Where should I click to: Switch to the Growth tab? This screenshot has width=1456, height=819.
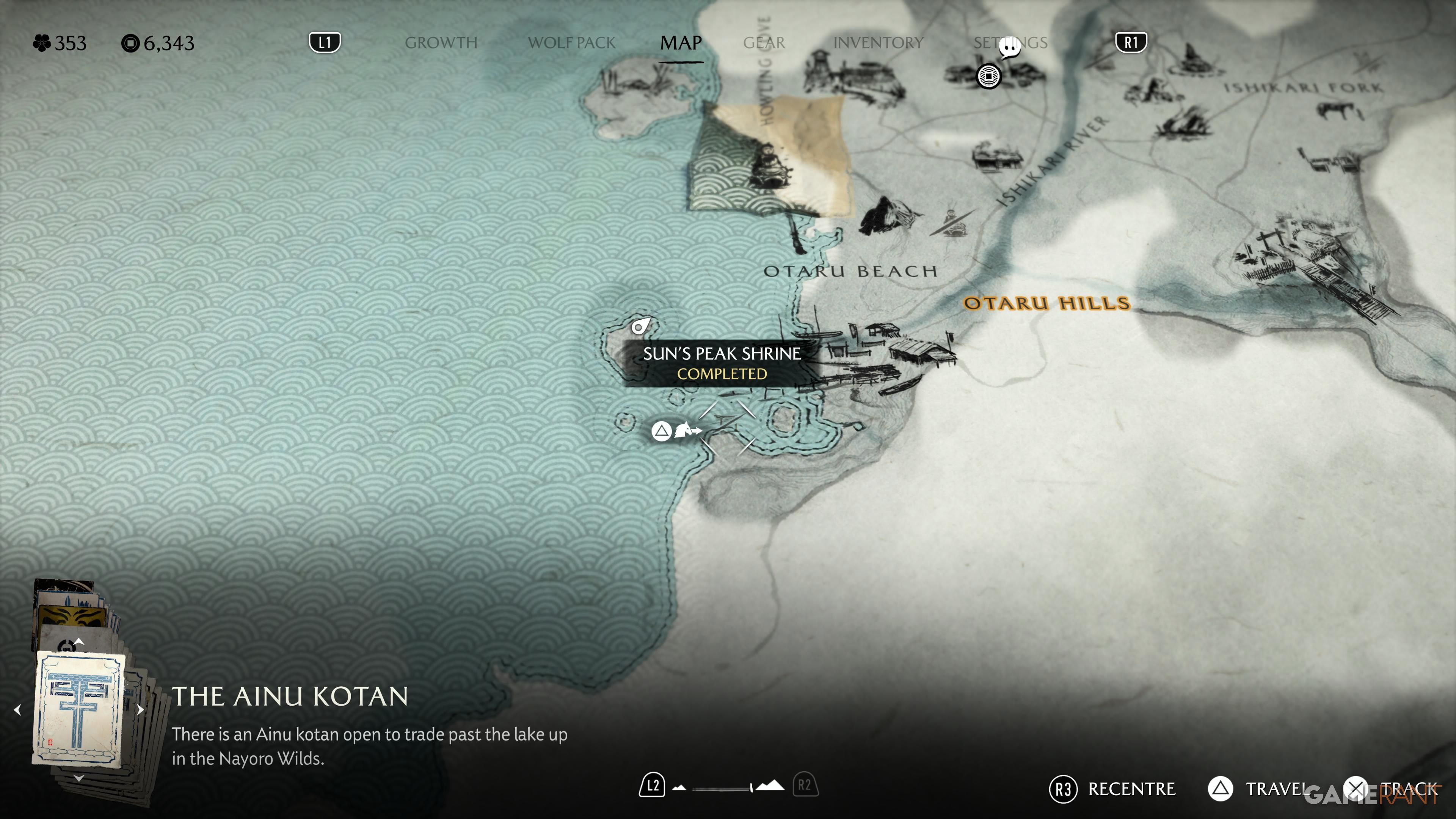pyautogui.click(x=441, y=42)
